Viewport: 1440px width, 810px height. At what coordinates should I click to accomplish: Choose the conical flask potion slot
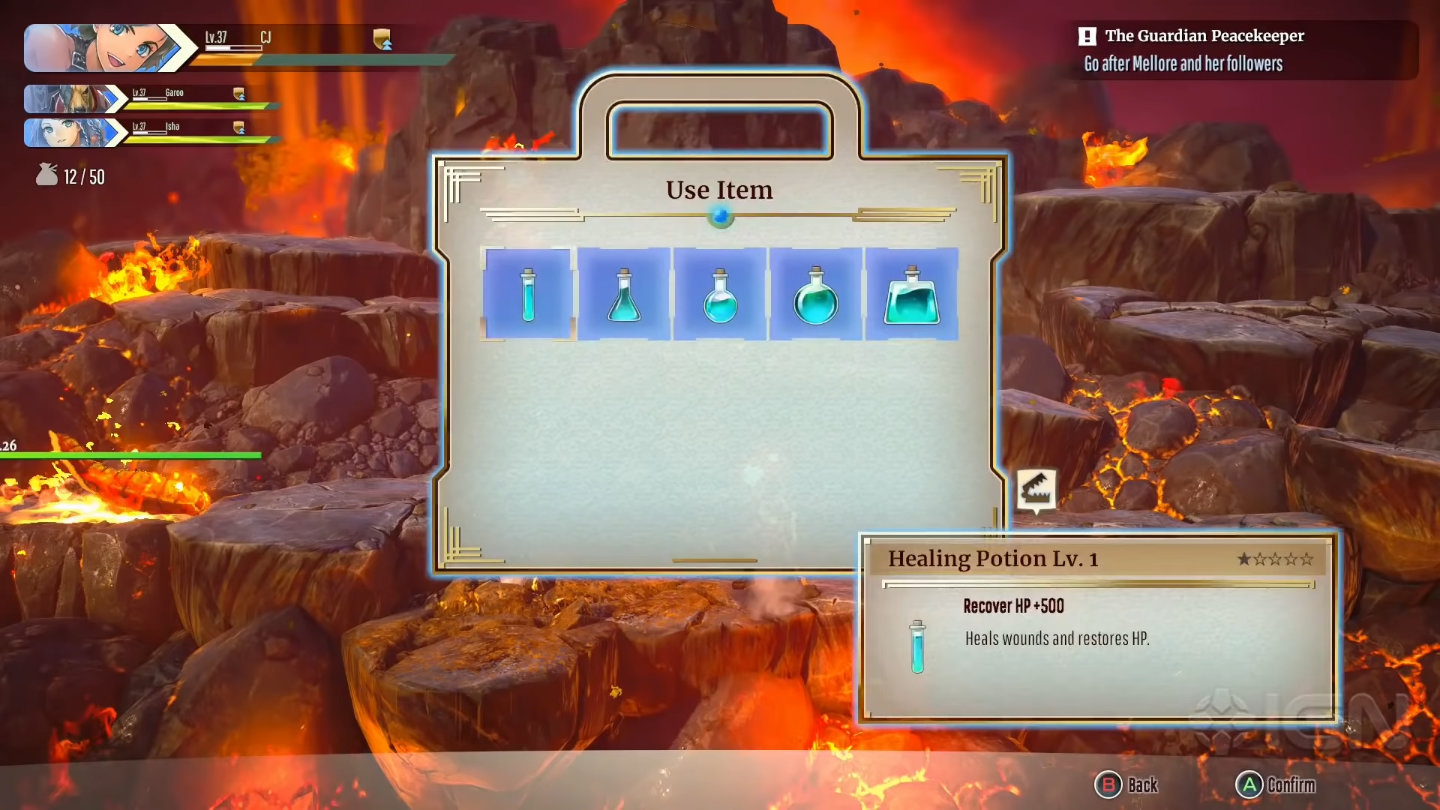(x=624, y=294)
